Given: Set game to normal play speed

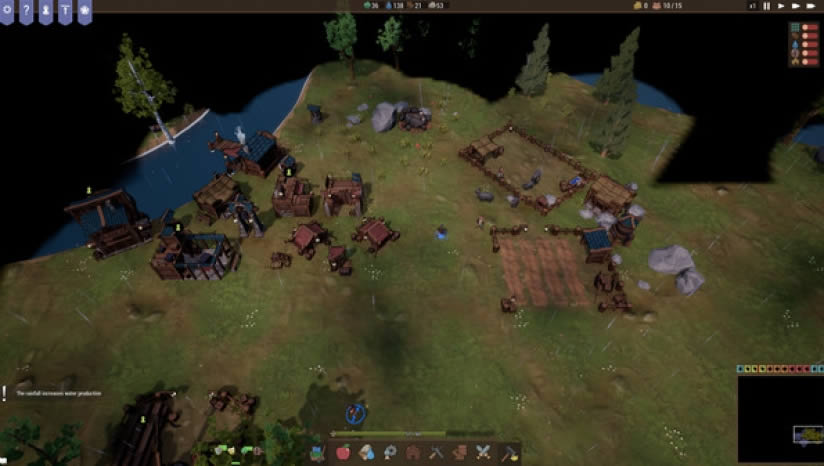Looking at the screenshot, I should (781, 6).
